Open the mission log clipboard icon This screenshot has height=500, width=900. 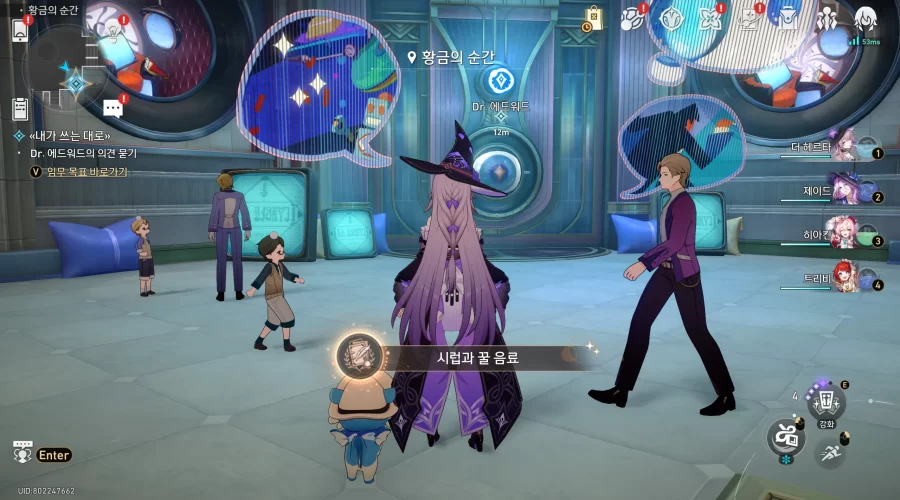(x=19, y=108)
